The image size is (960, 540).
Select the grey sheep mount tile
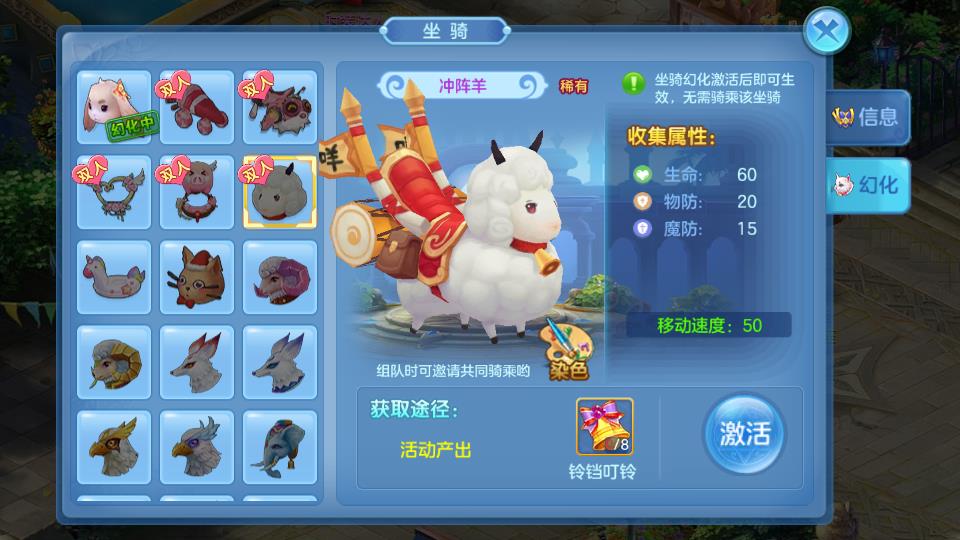(x=280, y=191)
